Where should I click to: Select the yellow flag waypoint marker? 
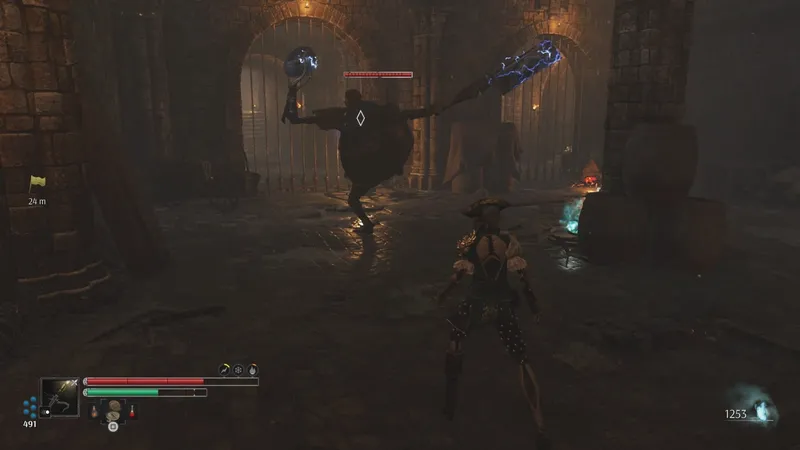(x=38, y=183)
